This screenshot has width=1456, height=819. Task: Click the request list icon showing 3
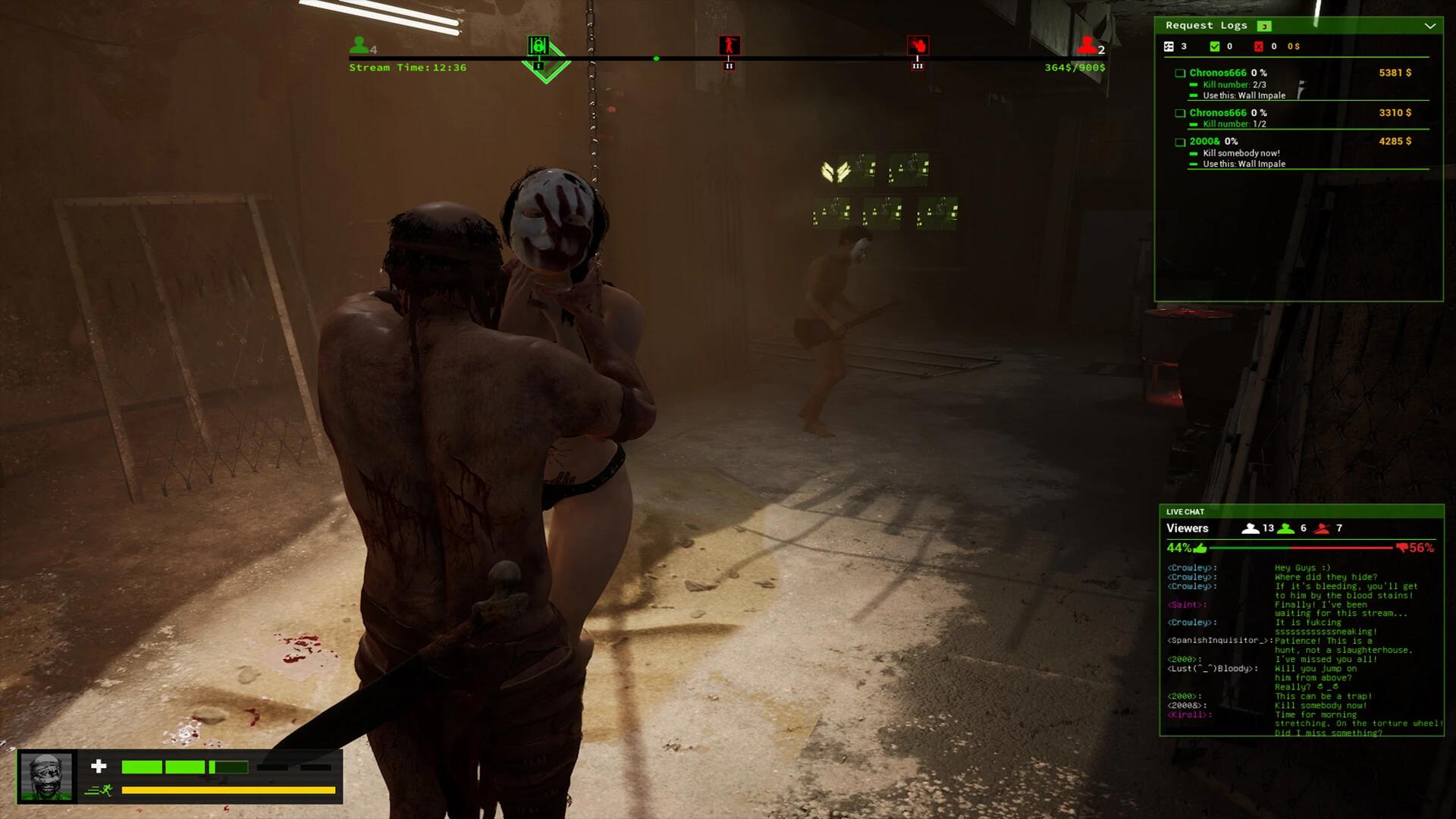1167,46
